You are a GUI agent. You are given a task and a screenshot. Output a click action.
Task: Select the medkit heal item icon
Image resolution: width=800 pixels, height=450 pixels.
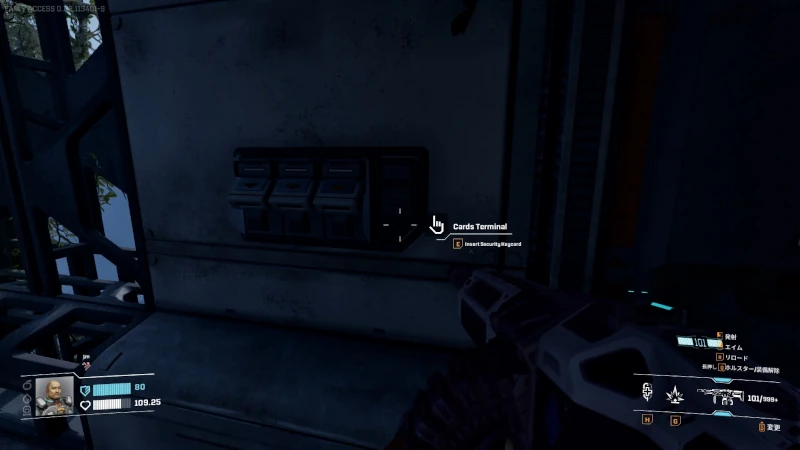point(646,393)
